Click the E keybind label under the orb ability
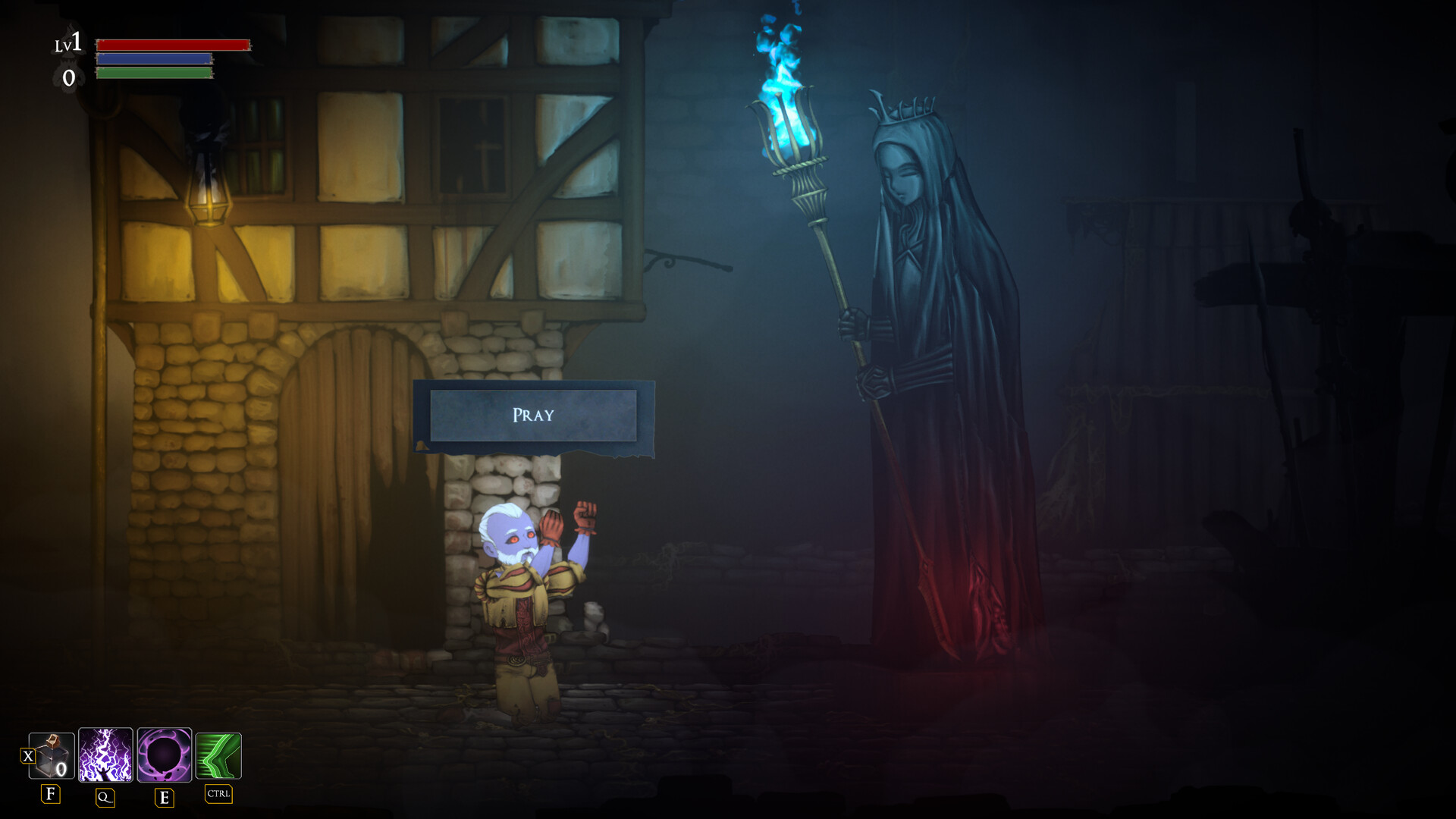This screenshot has width=1456, height=819. coord(162,797)
